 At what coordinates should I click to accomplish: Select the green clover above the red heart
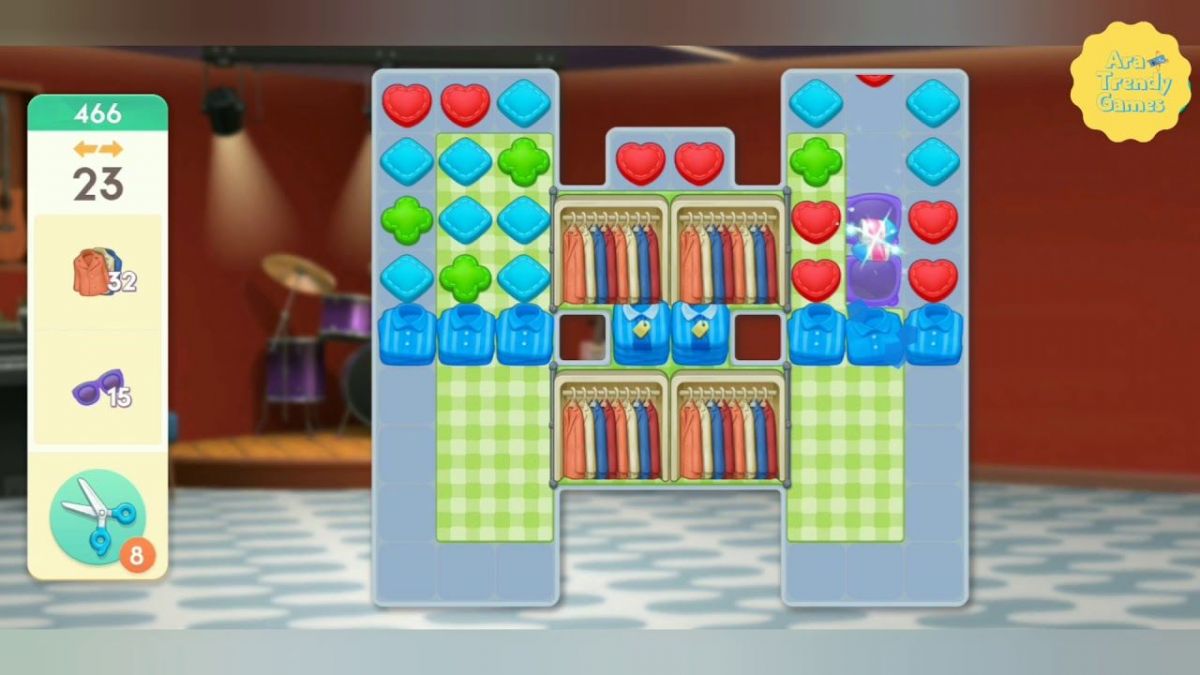click(816, 161)
